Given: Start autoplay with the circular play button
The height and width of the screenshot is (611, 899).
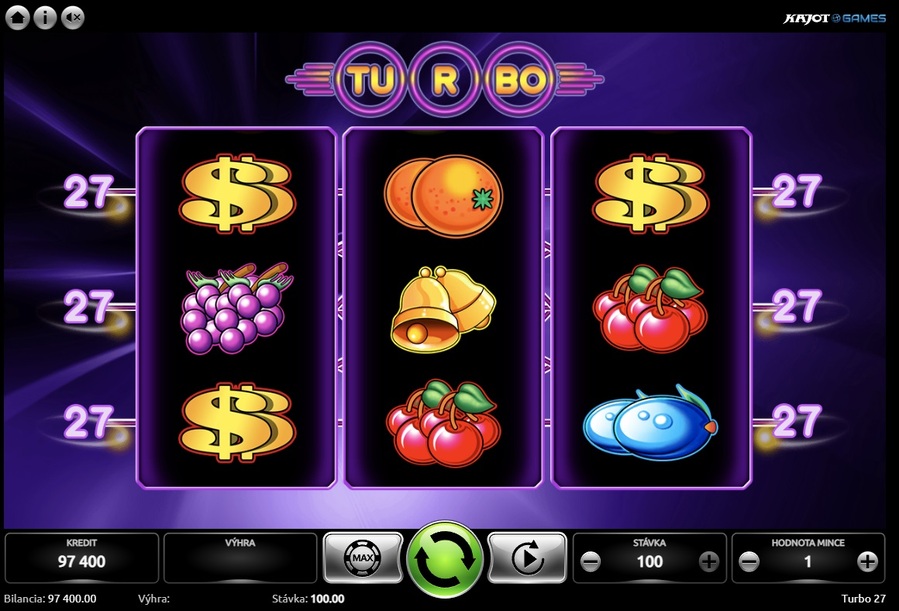Looking at the screenshot, I should (527, 559).
